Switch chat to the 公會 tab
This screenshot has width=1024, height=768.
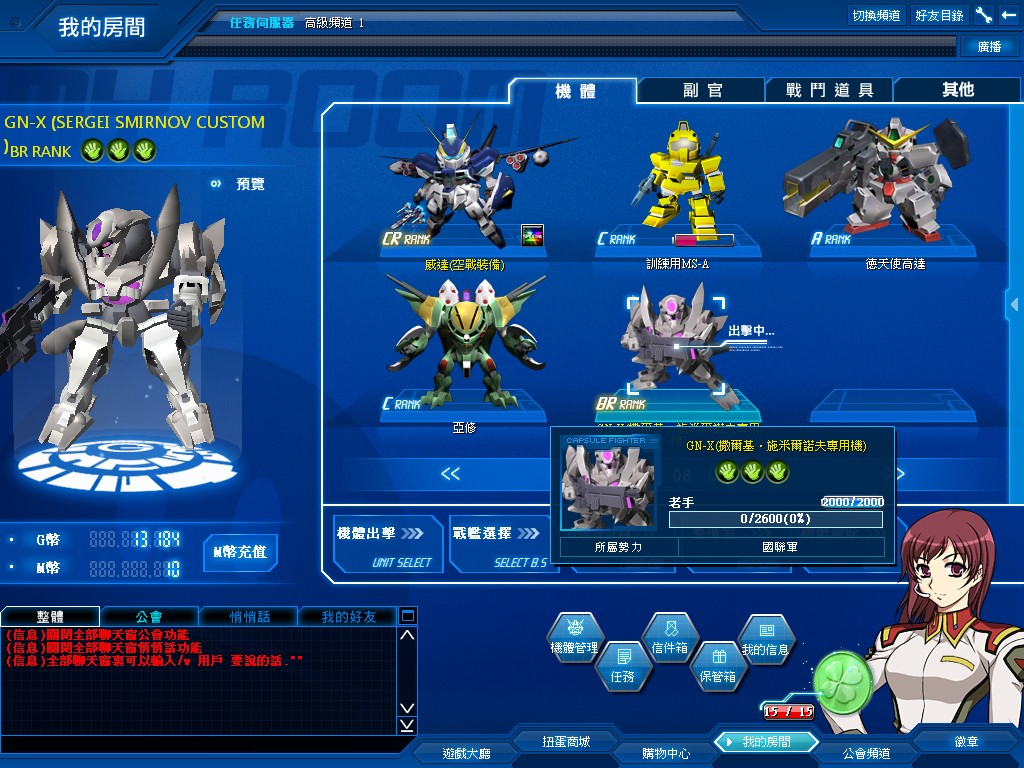(x=149, y=617)
